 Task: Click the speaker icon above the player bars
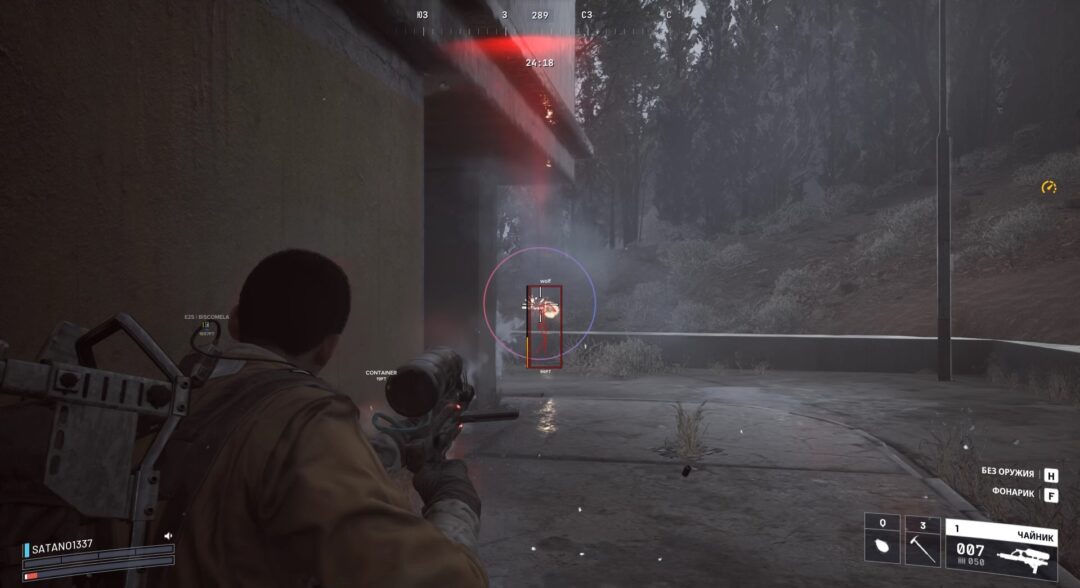168,536
